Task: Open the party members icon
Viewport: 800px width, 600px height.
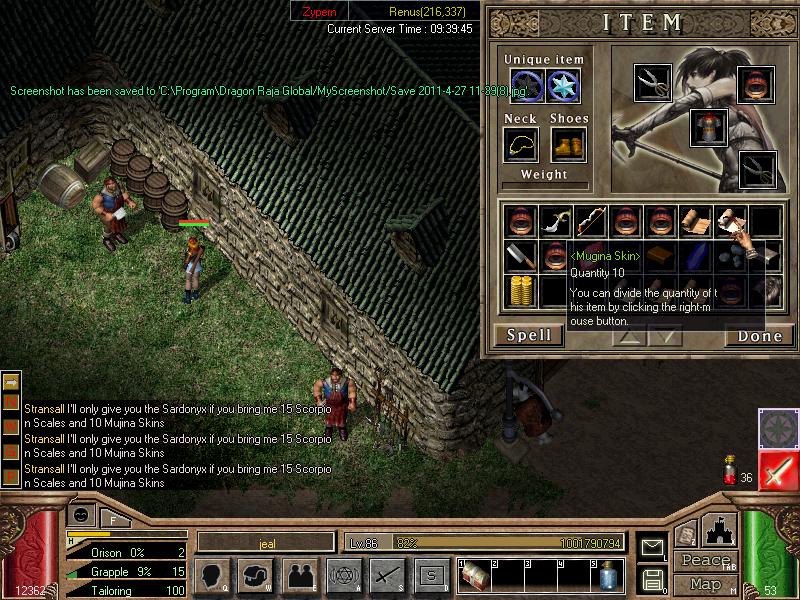Action: 298,574
